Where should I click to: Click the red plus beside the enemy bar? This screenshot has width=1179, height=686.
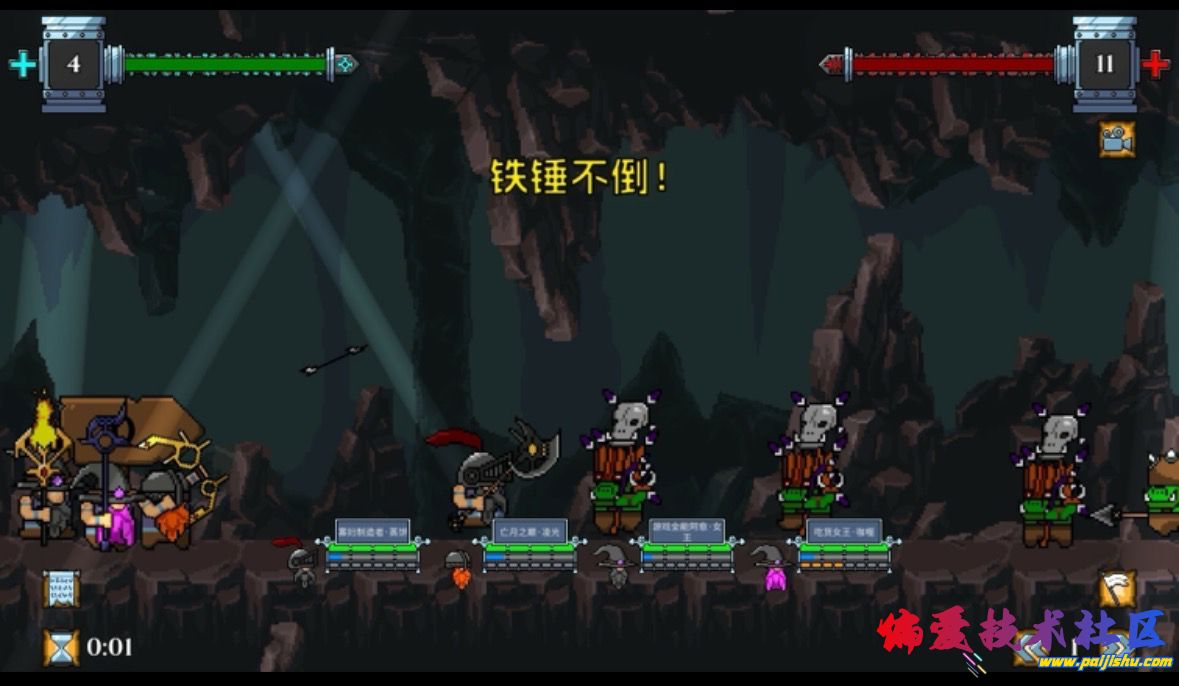click(1156, 65)
